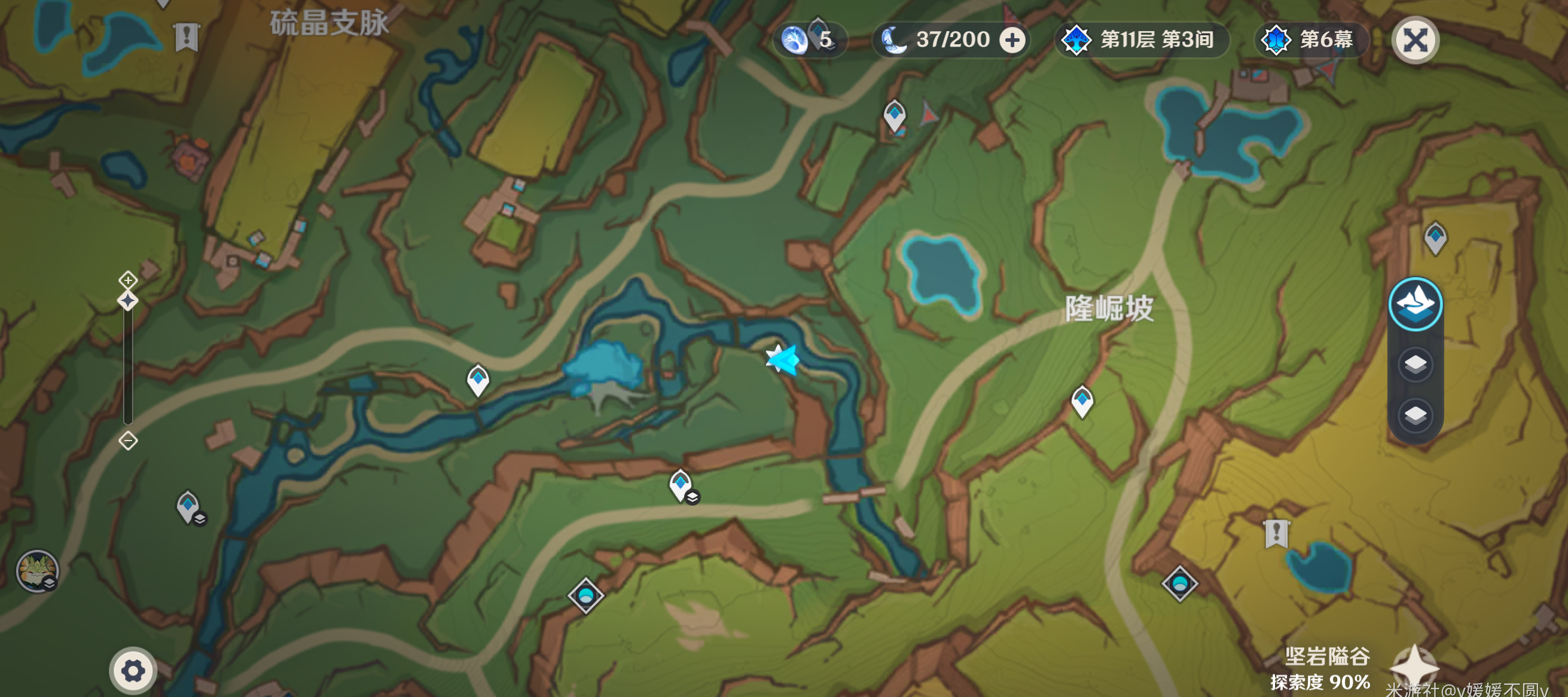Open the 第6幕 theater progress entry
Screen dimensions: 1568x697
click(x=1311, y=40)
